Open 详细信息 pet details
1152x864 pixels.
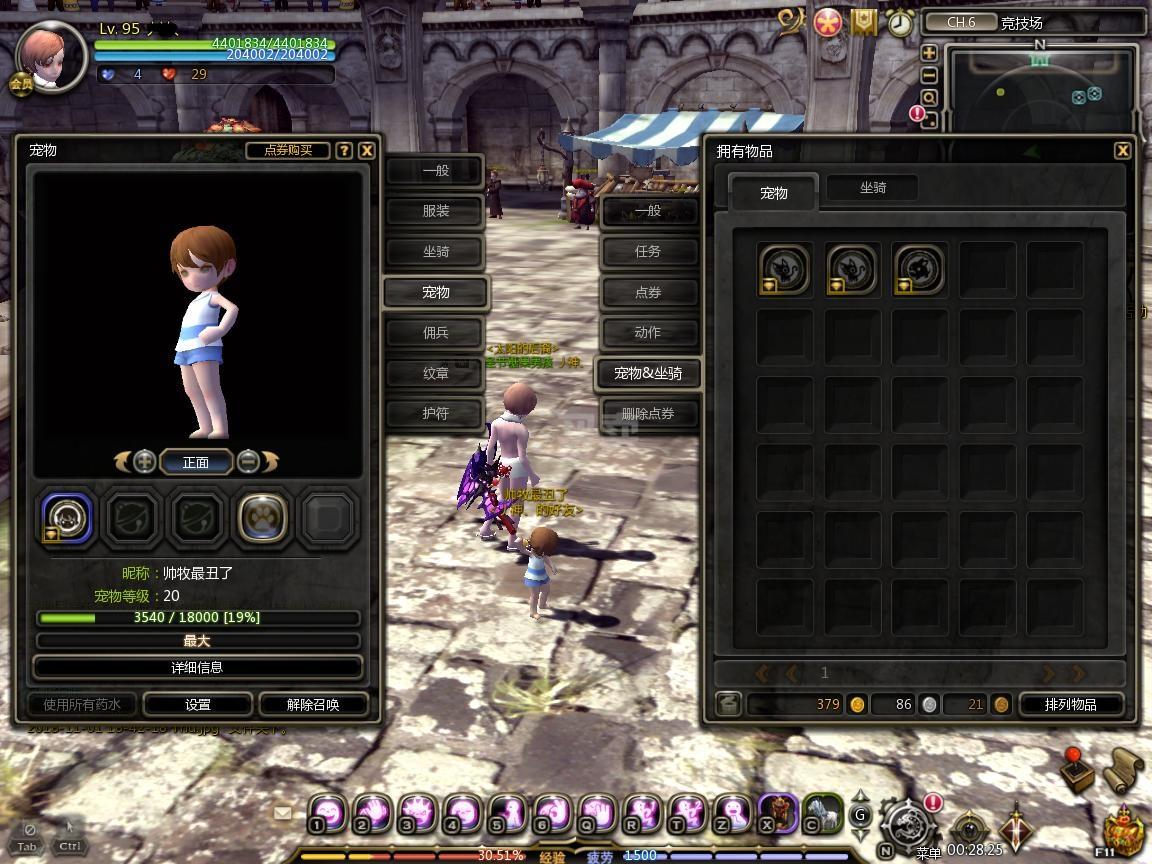[197, 667]
